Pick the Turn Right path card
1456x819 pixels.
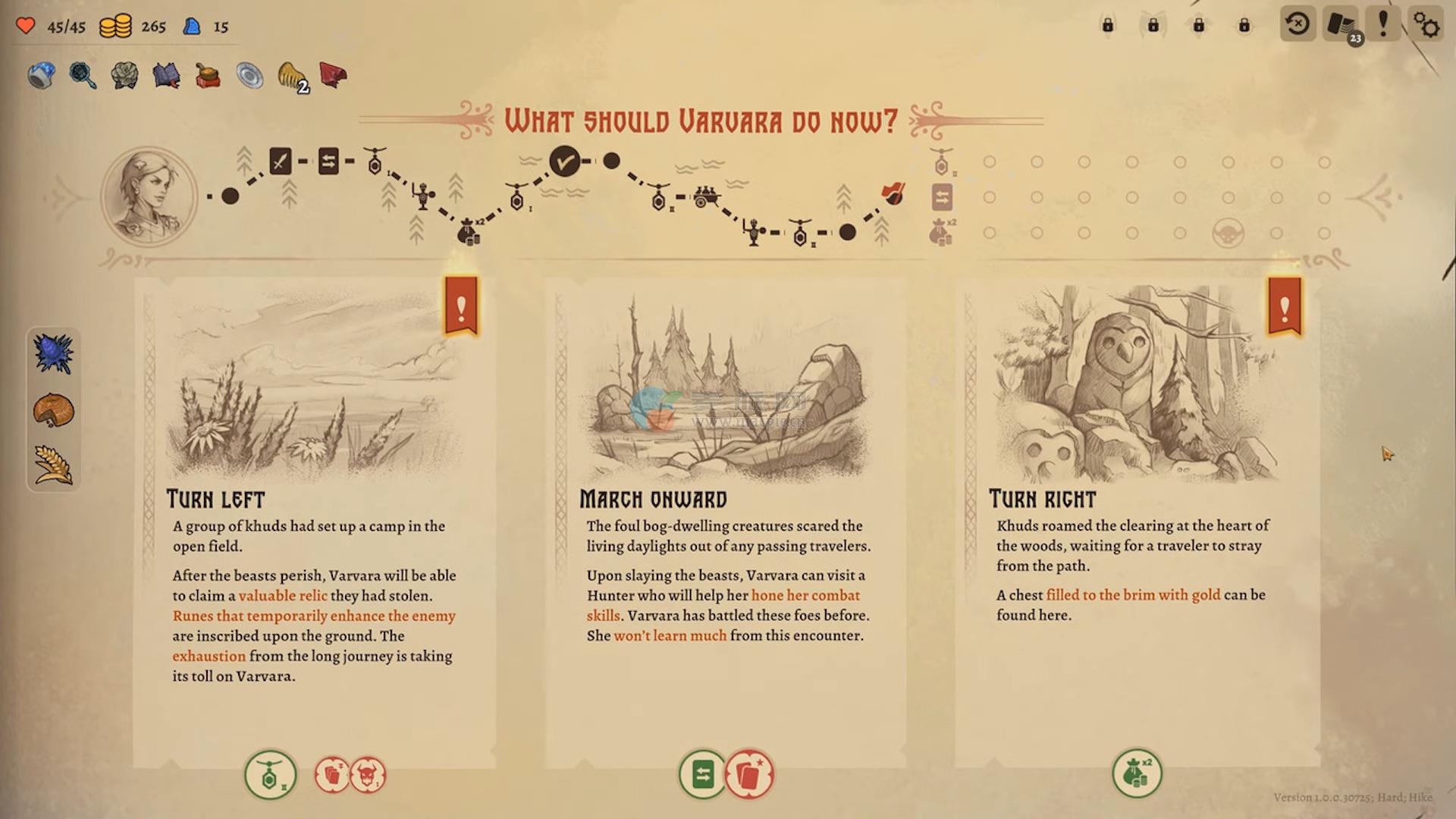click(1136, 523)
